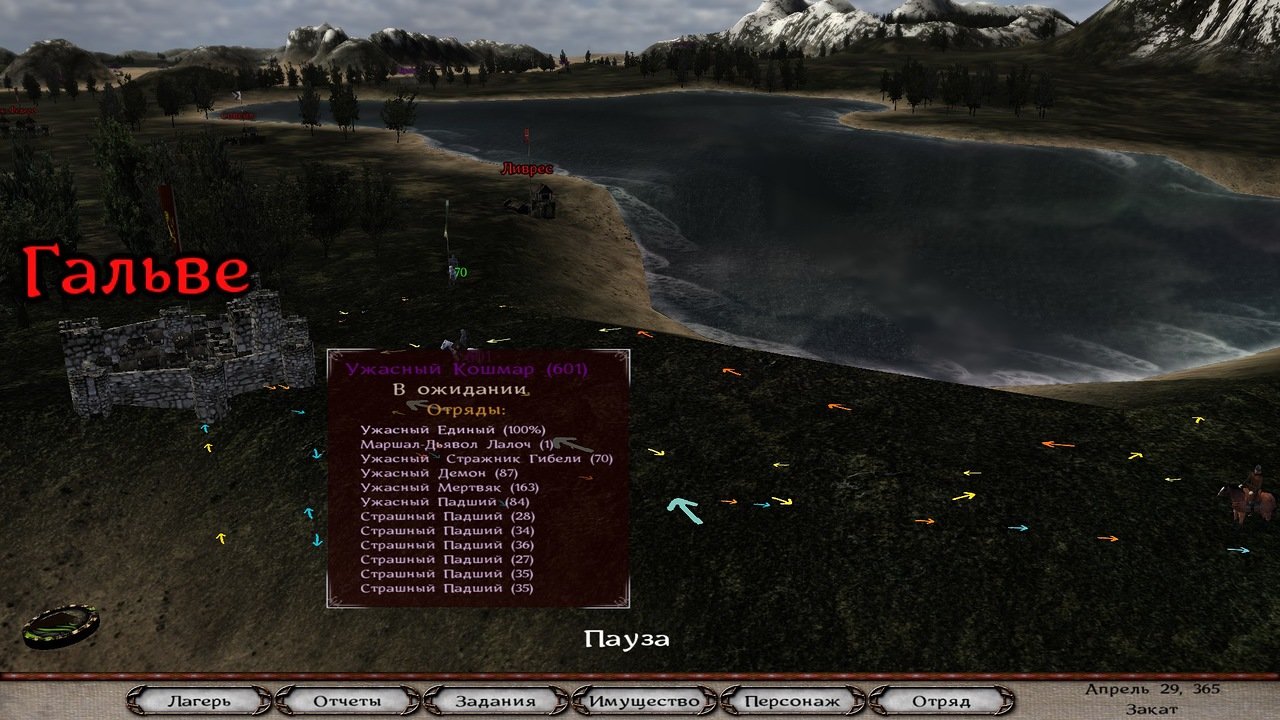Open the Лагерь (Camp) menu

[x=199, y=701]
